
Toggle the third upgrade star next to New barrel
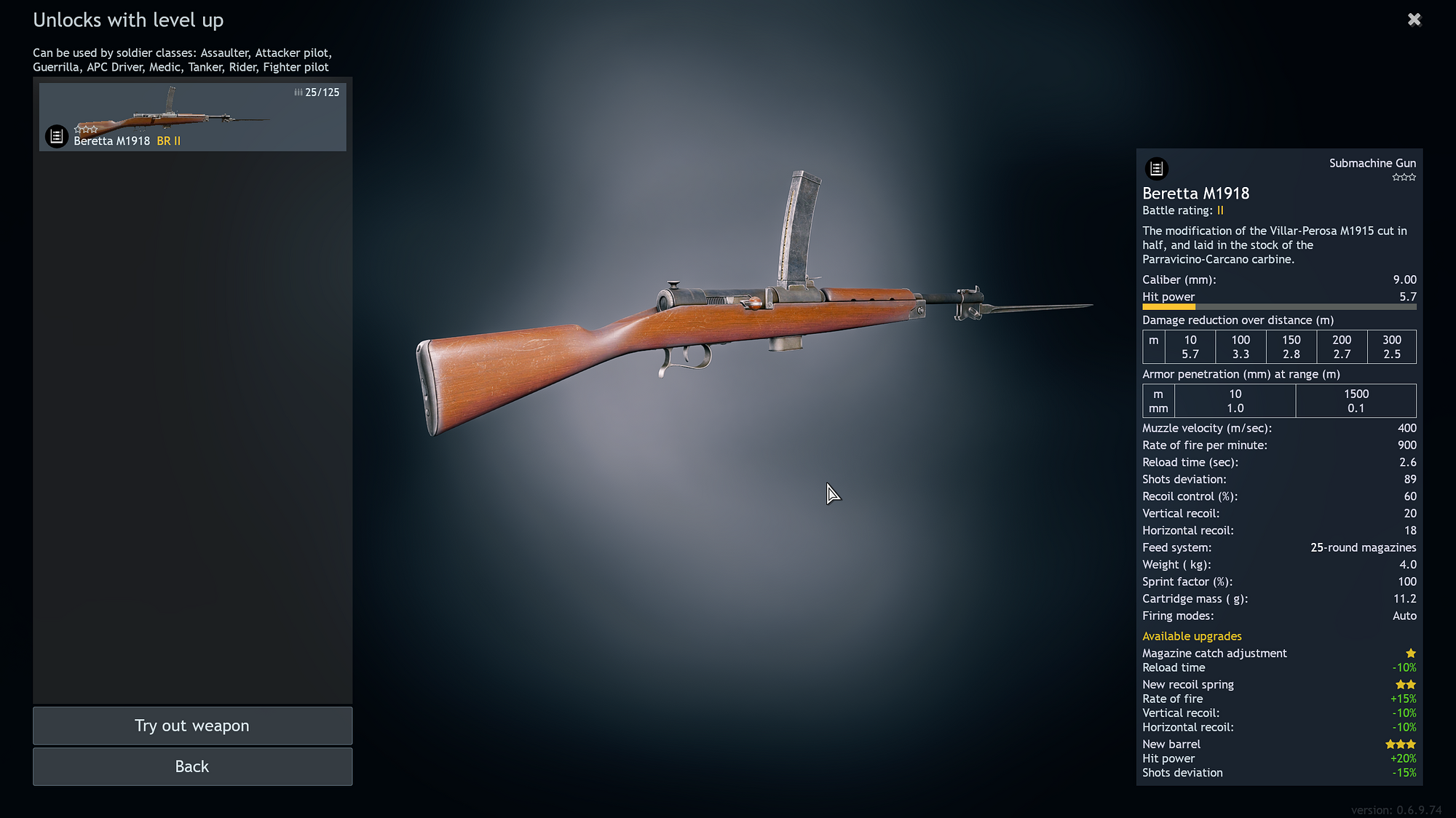[1411, 744]
